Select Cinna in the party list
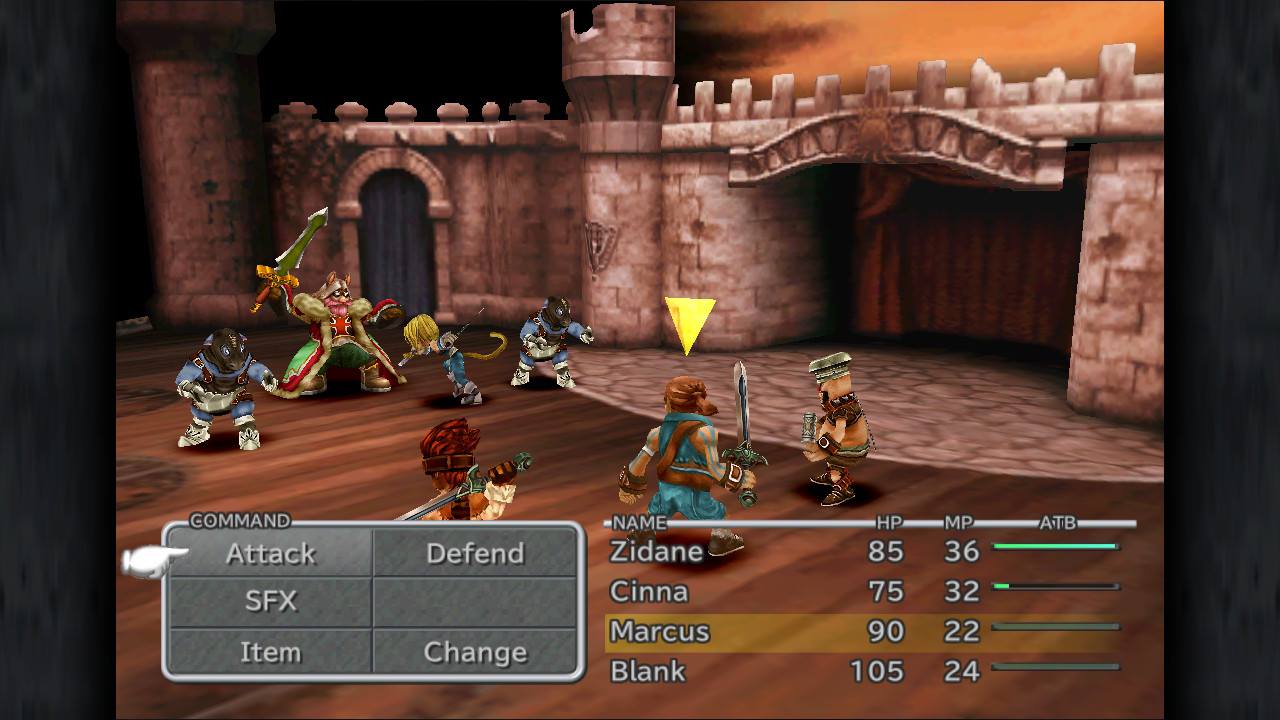 pyautogui.click(x=649, y=591)
